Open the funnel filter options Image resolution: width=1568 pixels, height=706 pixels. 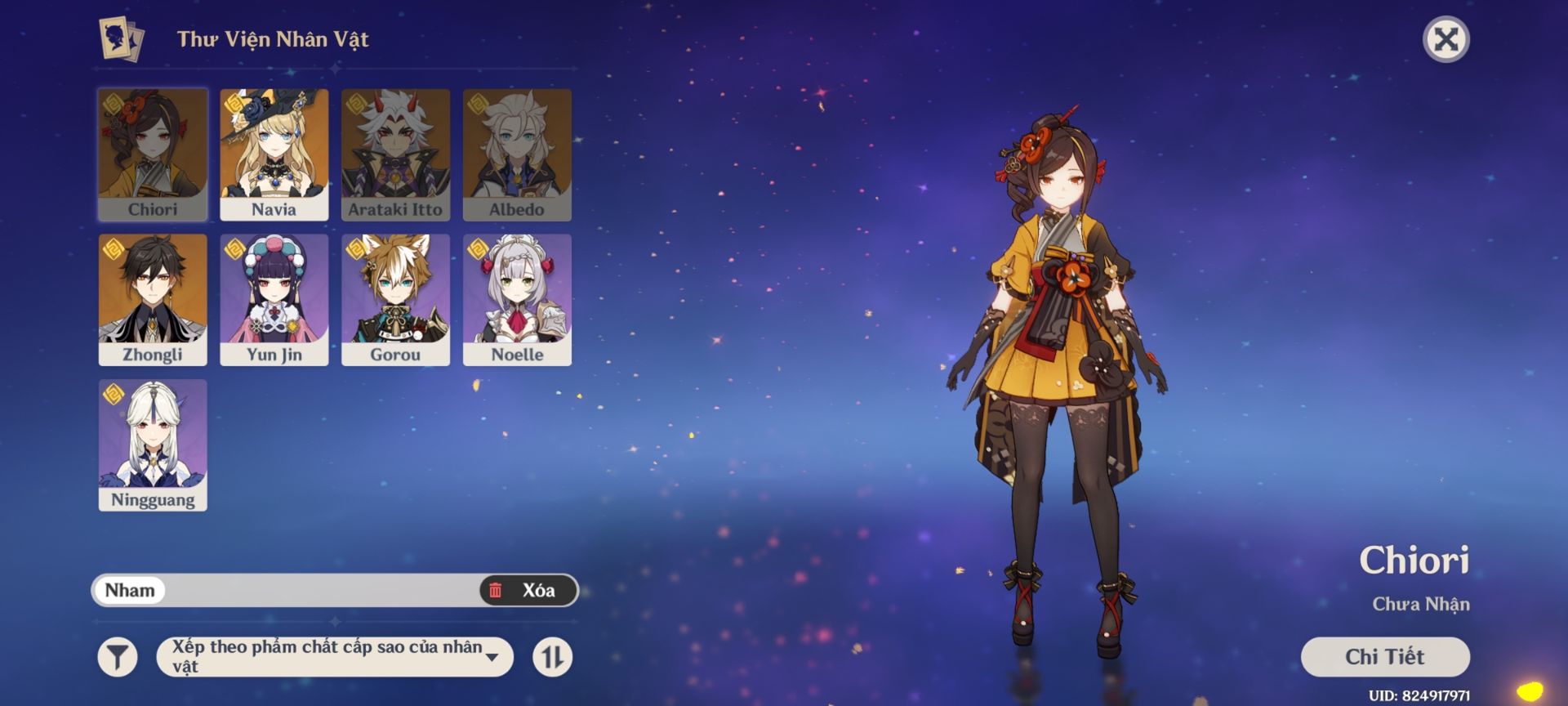pyautogui.click(x=118, y=657)
